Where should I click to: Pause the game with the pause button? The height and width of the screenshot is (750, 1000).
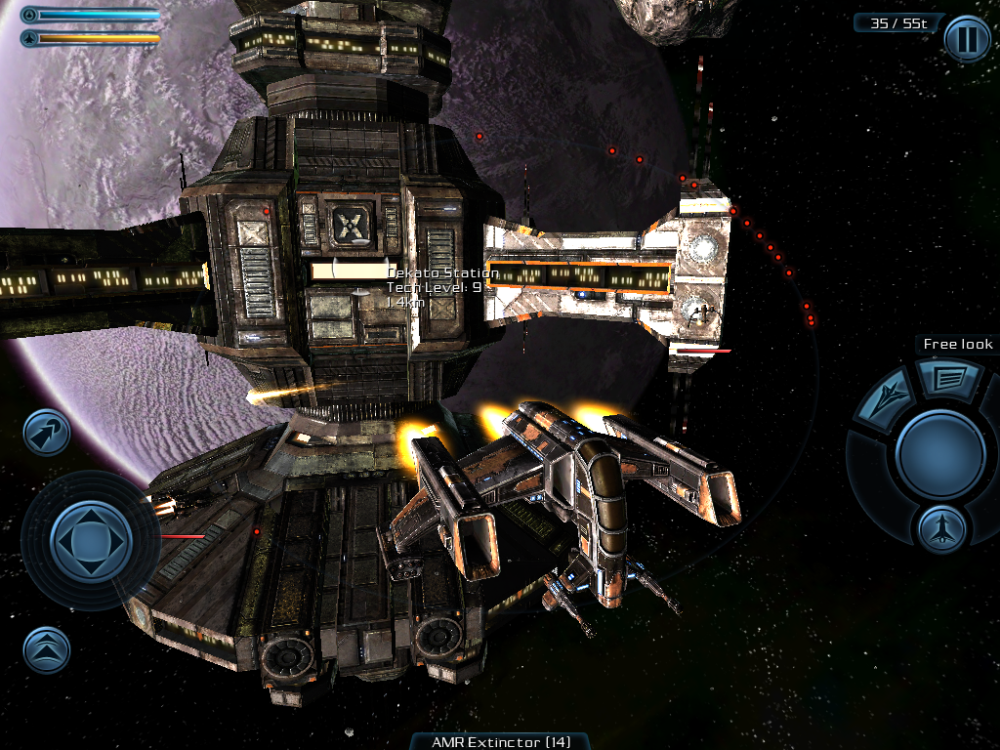(x=966, y=40)
